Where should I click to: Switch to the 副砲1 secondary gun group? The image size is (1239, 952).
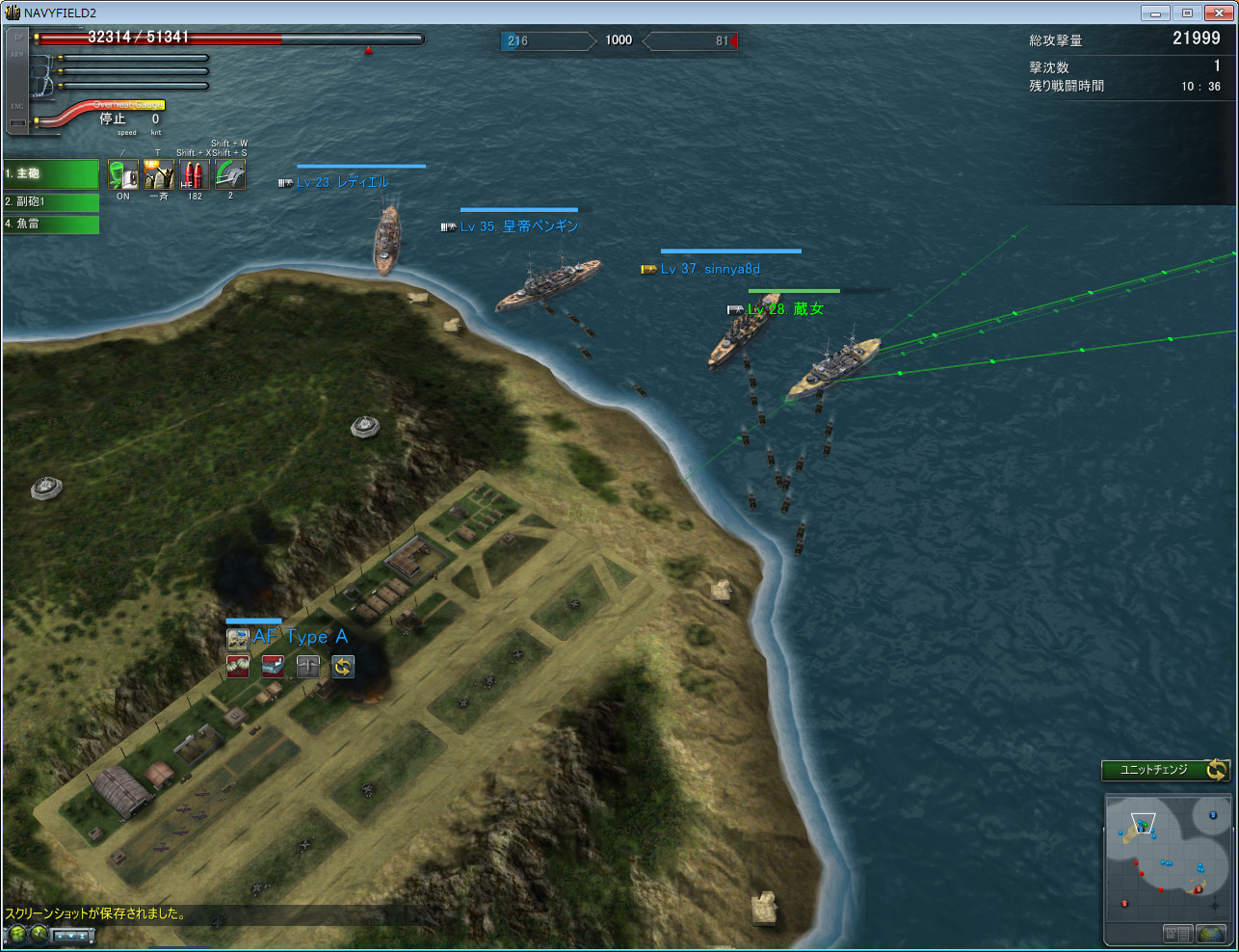point(51,201)
